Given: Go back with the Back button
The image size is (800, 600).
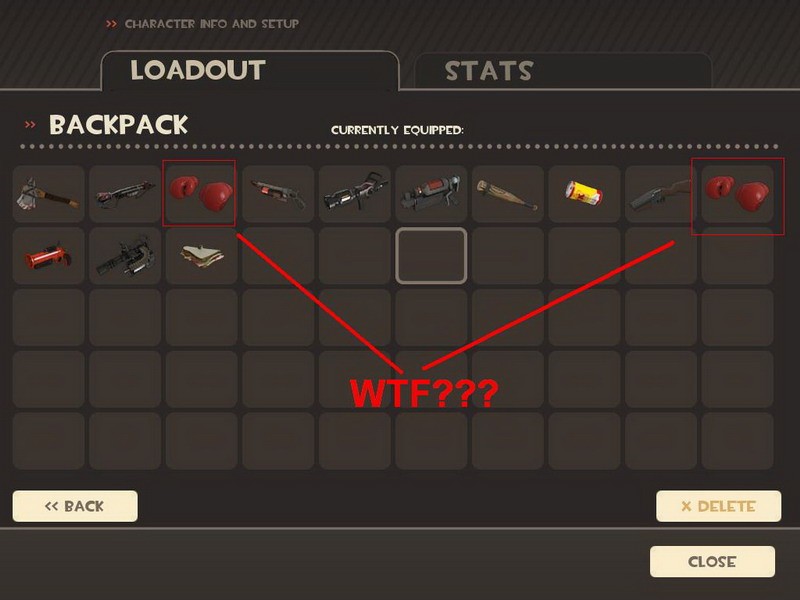Looking at the screenshot, I should tap(75, 506).
